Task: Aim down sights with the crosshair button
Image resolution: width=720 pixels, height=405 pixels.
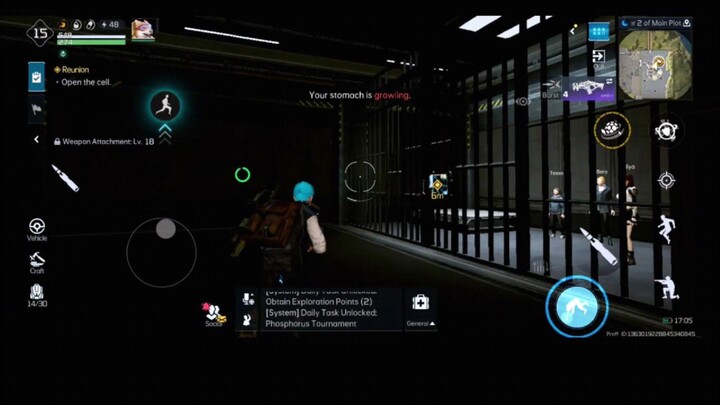Action: pyautogui.click(x=666, y=180)
